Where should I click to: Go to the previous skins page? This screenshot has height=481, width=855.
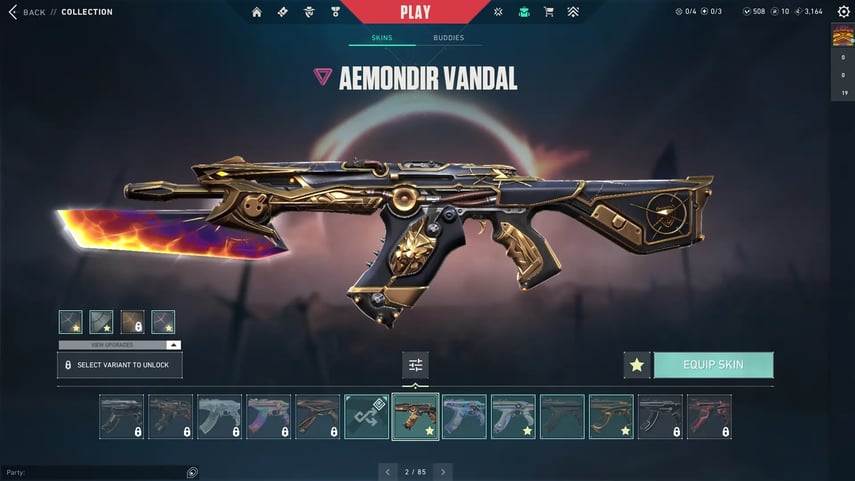pyautogui.click(x=388, y=471)
